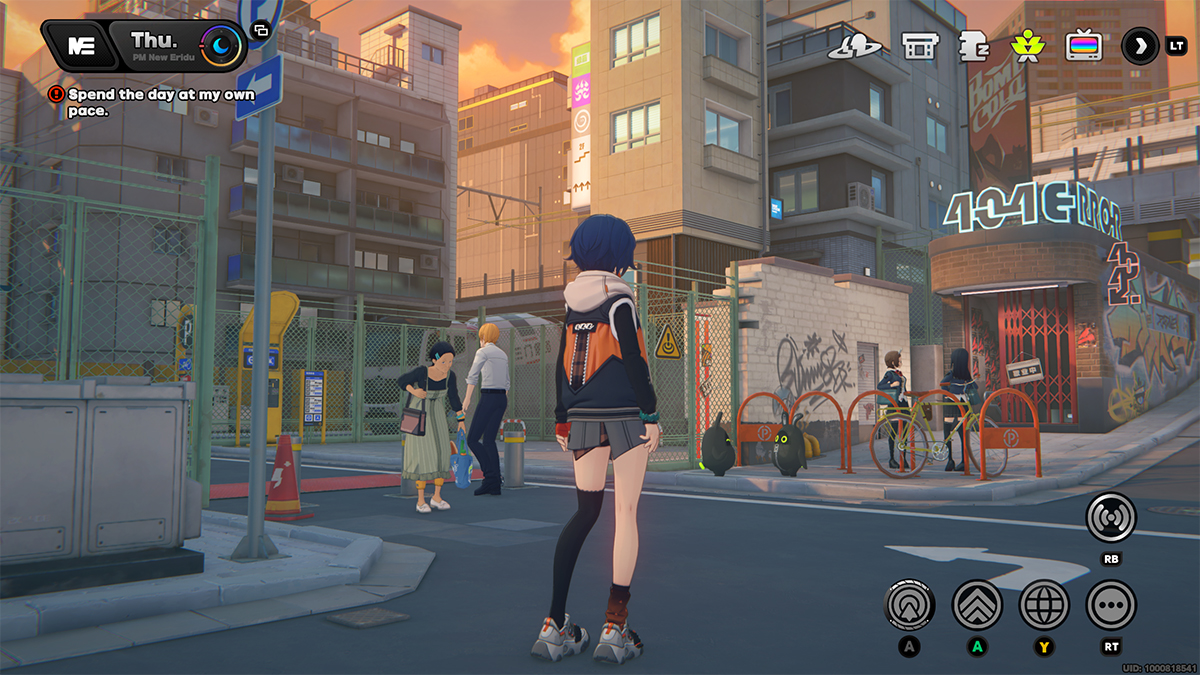Image resolution: width=1200 pixels, height=675 pixels.
Task: Open the three-dots more options button
Action: click(1111, 604)
